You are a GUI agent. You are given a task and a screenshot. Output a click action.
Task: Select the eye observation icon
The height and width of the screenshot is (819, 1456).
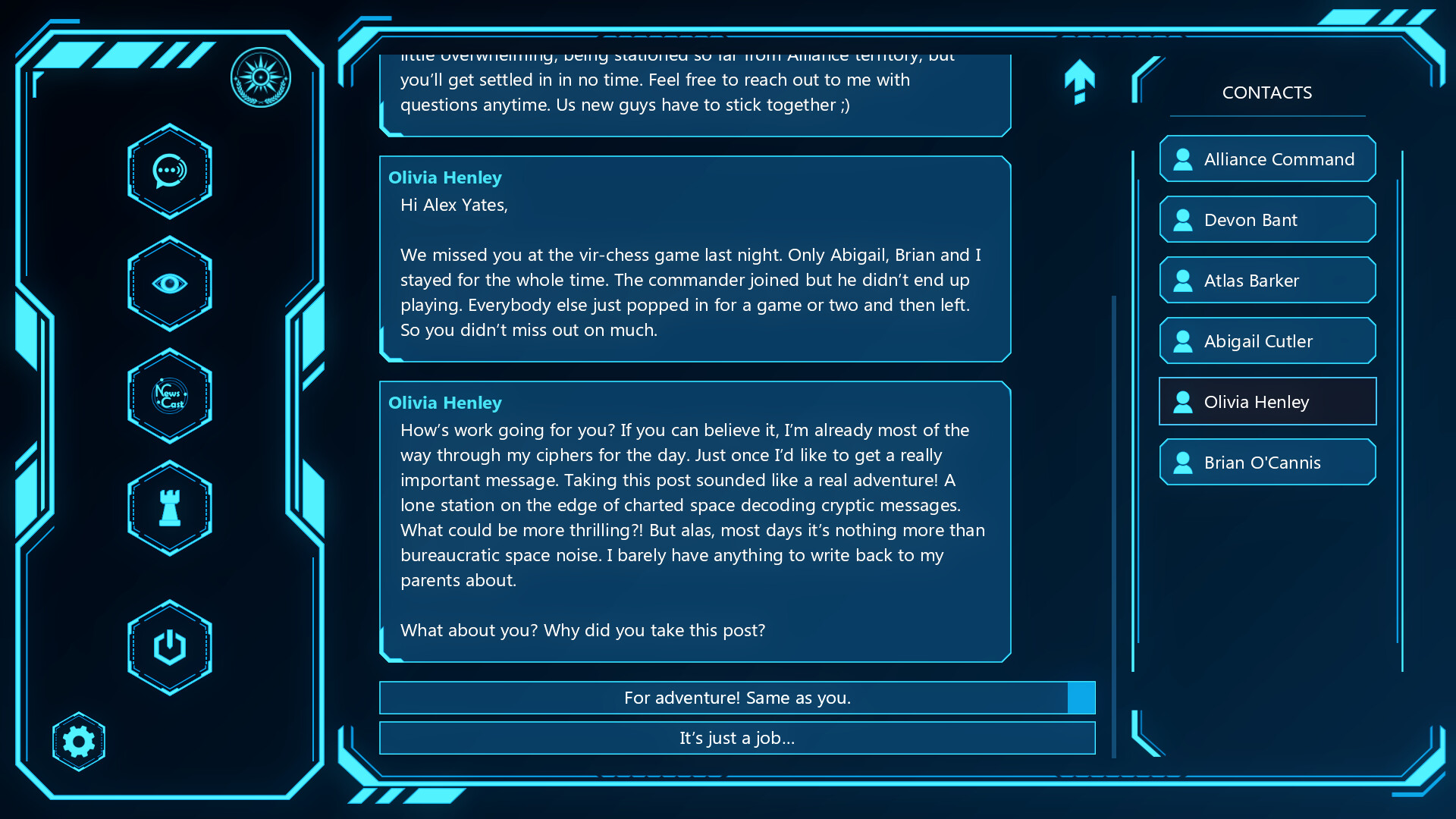(x=169, y=284)
